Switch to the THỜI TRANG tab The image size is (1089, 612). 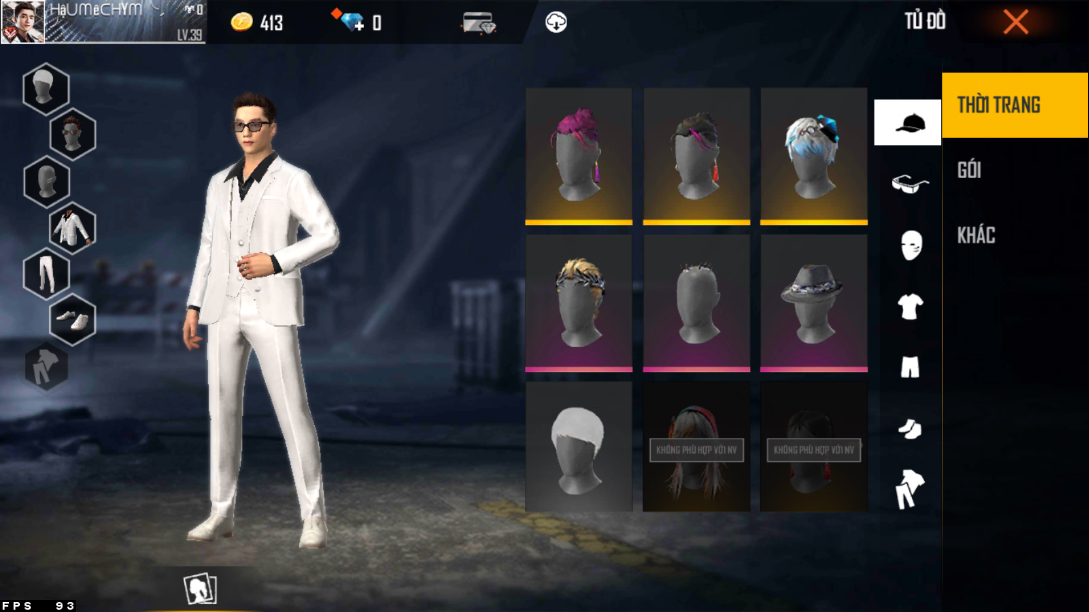point(1014,105)
